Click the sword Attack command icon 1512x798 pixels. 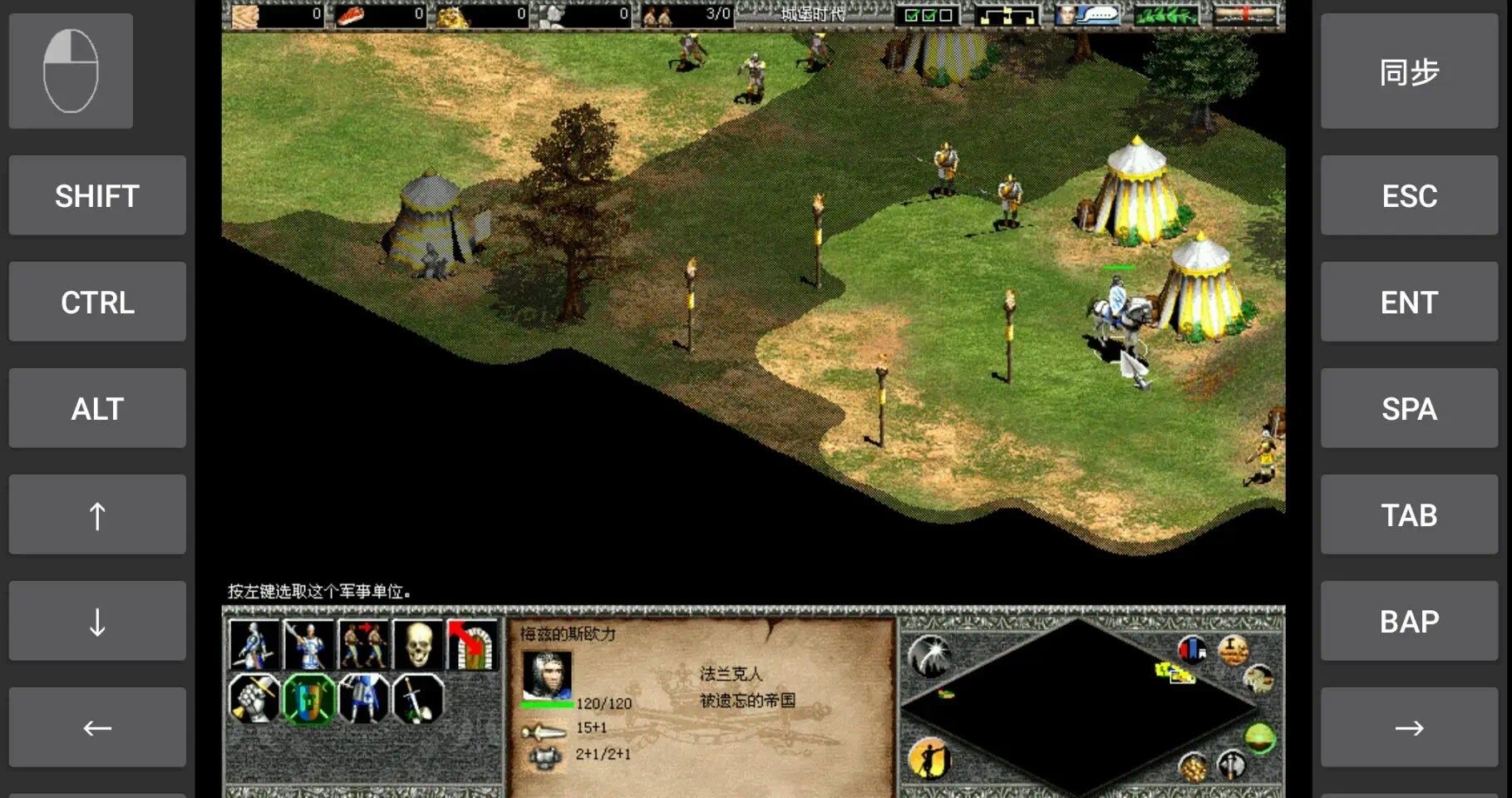pos(416,699)
